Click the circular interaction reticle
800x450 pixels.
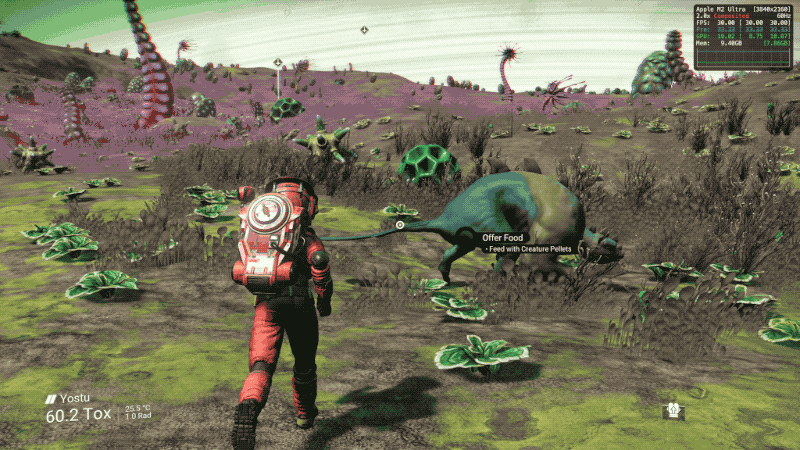click(x=400, y=225)
